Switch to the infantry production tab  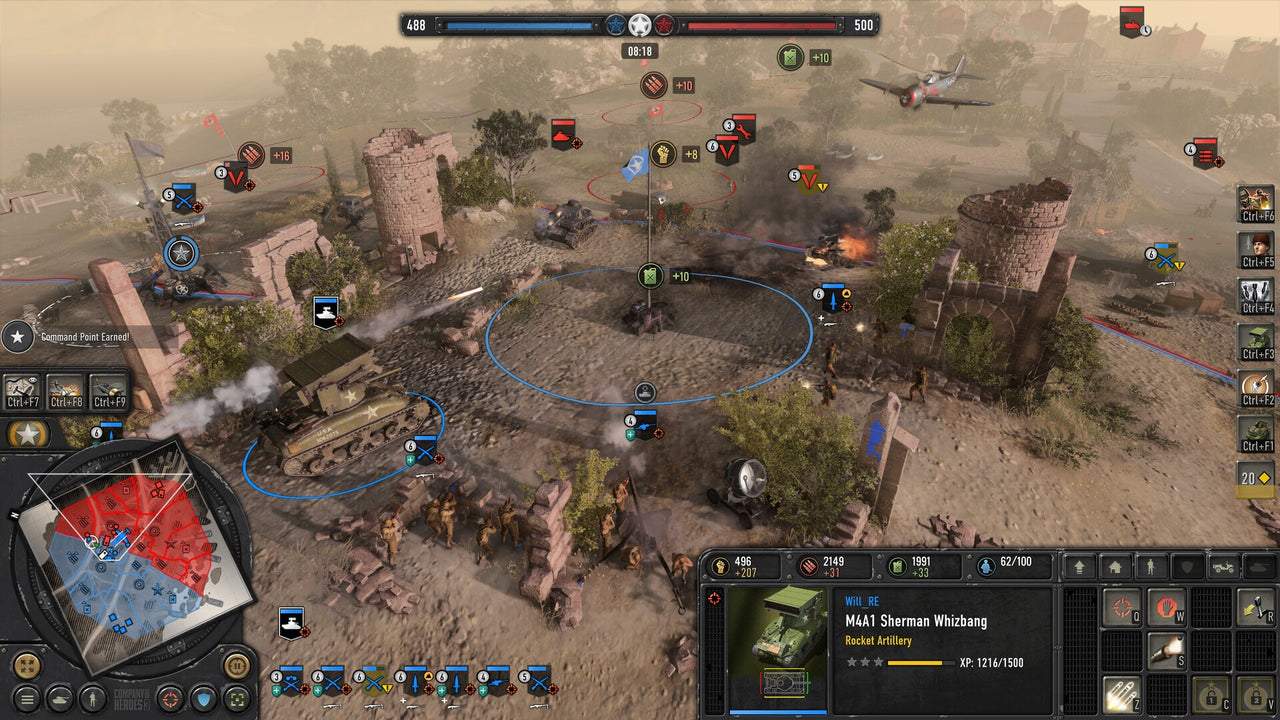pos(1149,568)
